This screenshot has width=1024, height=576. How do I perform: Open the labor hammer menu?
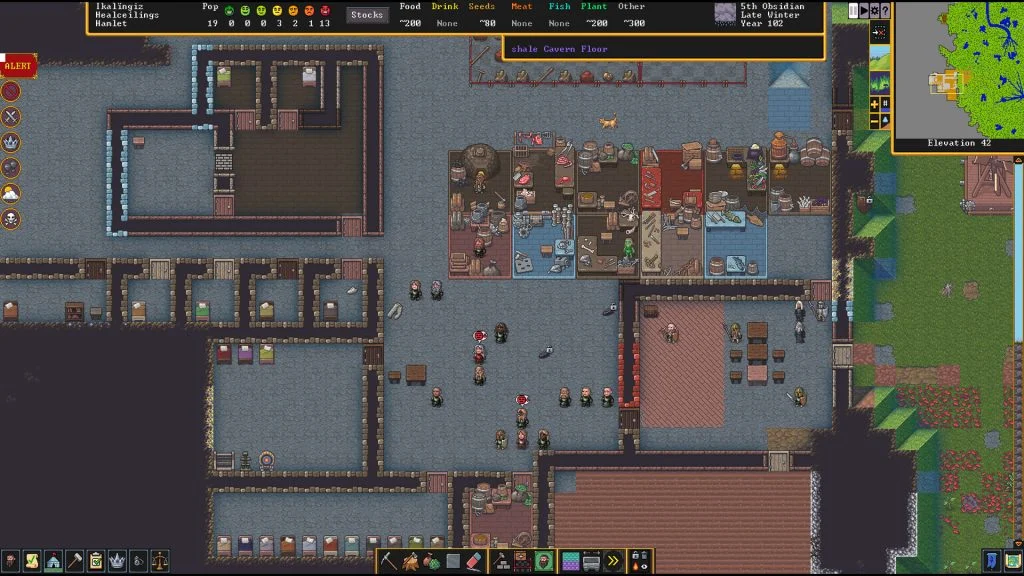click(x=74, y=561)
